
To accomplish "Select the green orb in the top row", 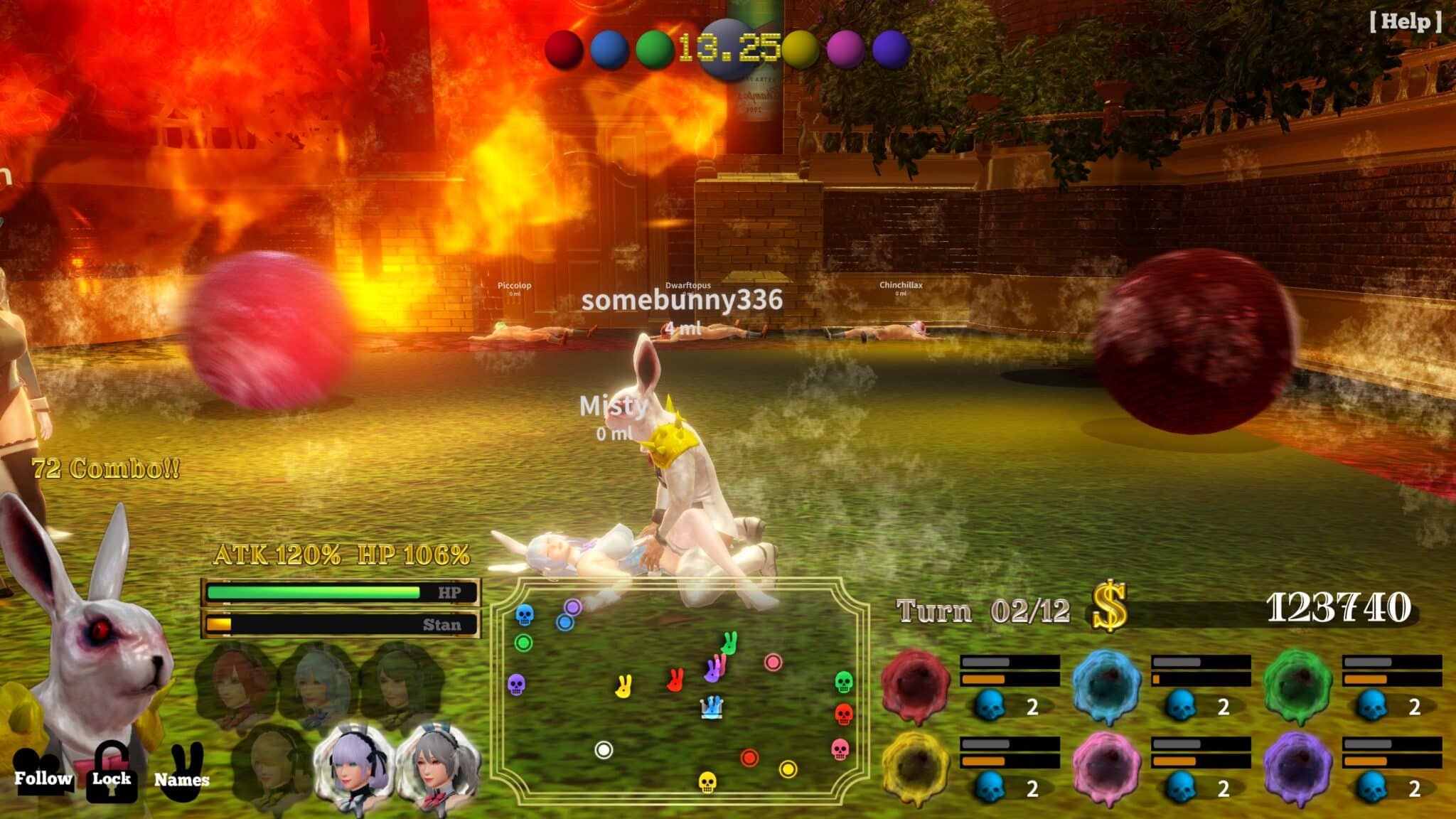I will (x=655, y=48).
